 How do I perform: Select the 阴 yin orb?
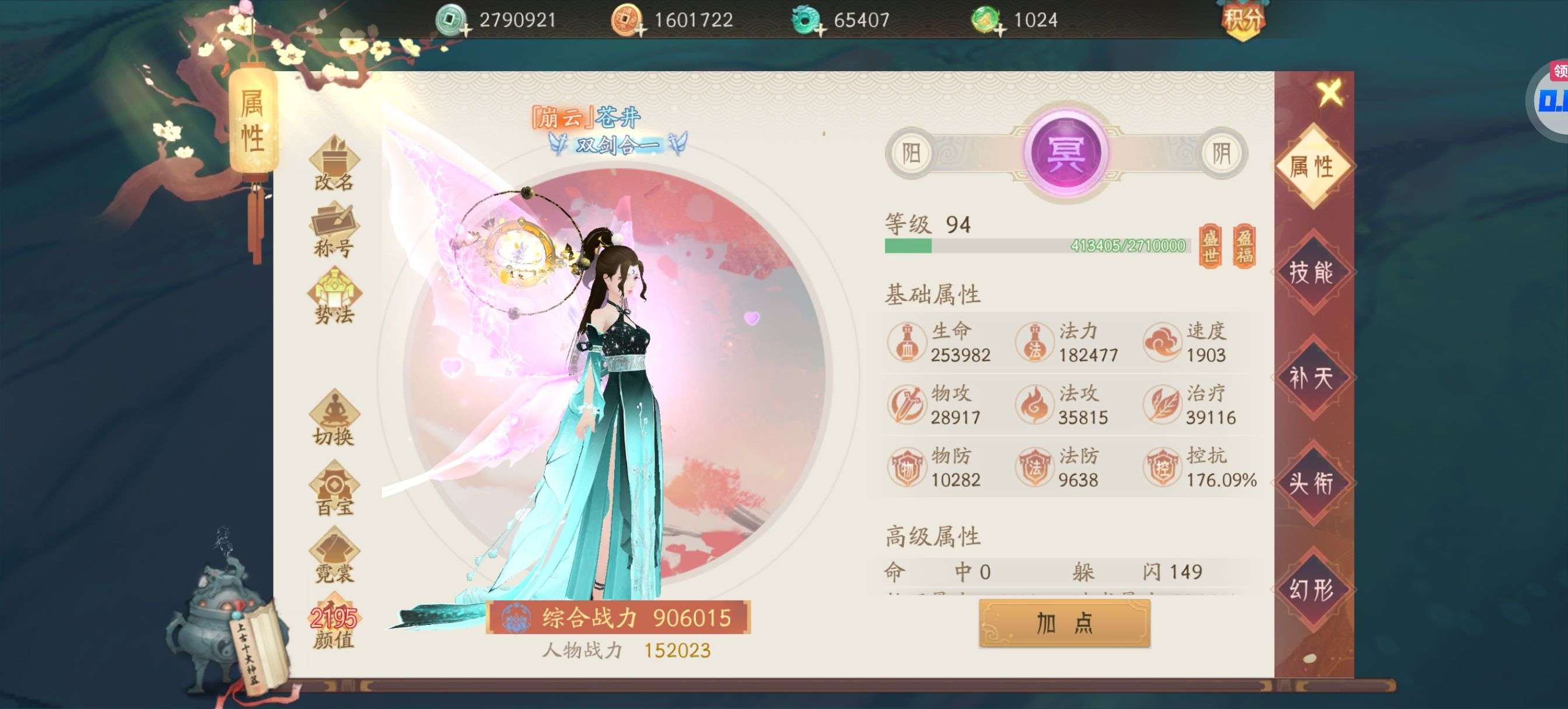[1221, 153]
